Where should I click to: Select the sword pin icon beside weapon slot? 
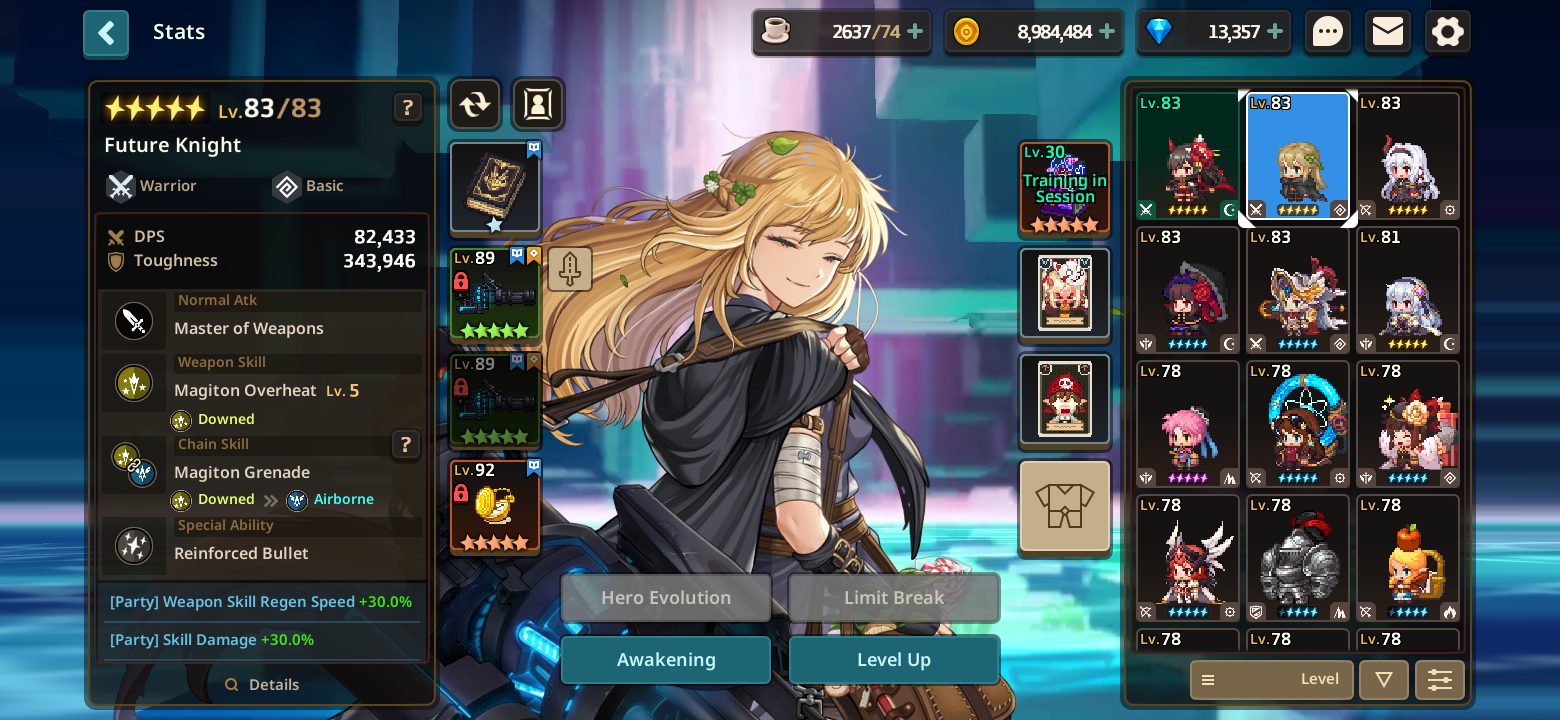point(569,269)
